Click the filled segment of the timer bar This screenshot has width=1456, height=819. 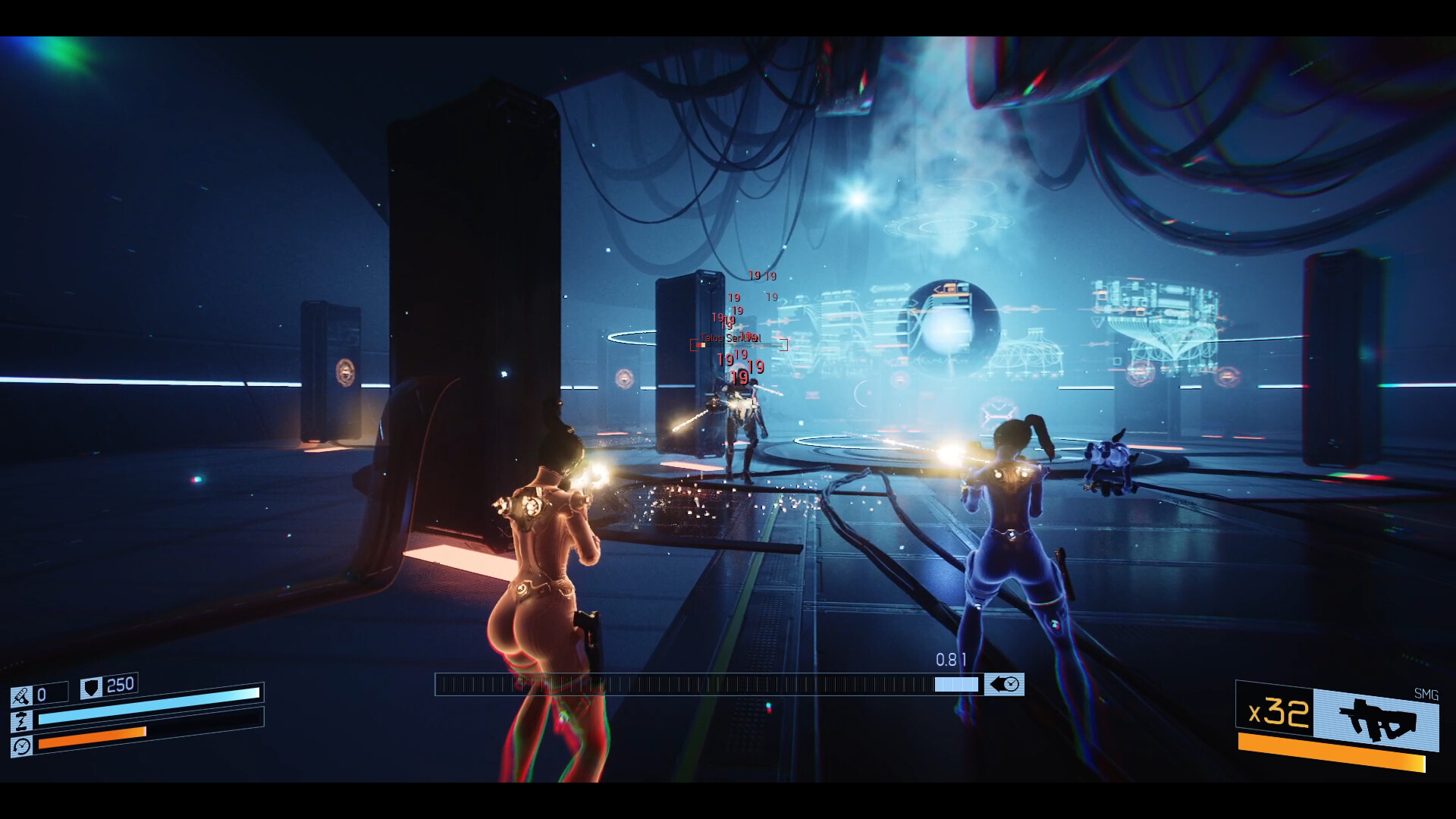point(955,685)
